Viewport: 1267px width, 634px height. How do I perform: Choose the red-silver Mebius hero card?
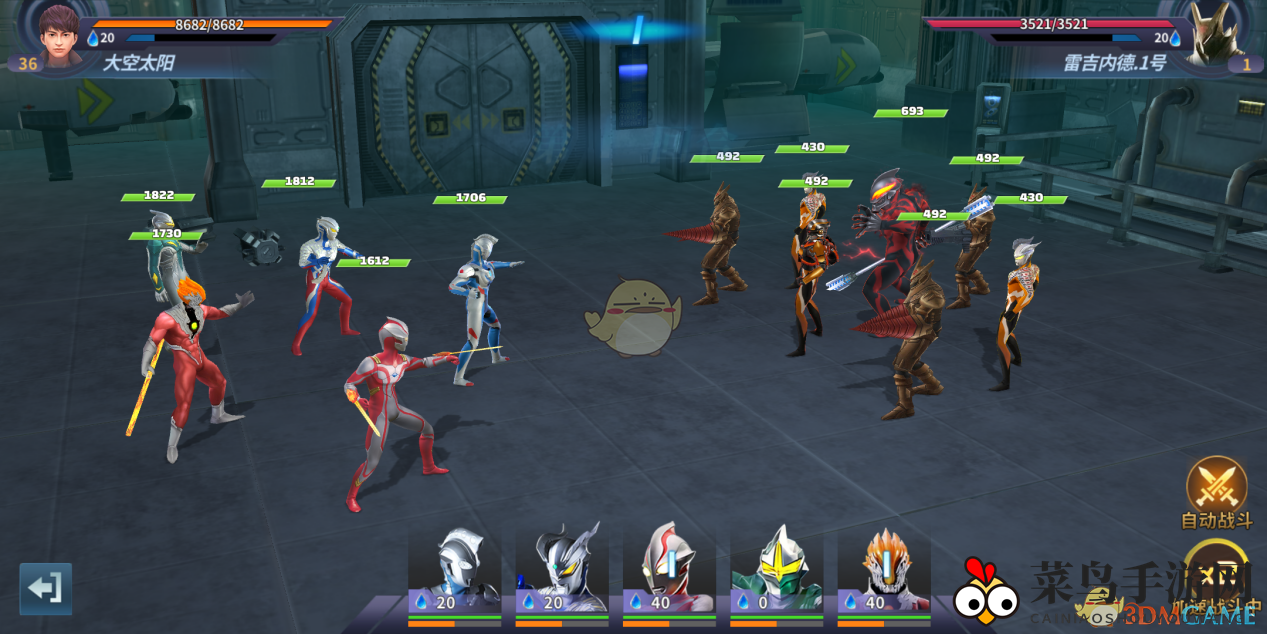click(669, 570)
